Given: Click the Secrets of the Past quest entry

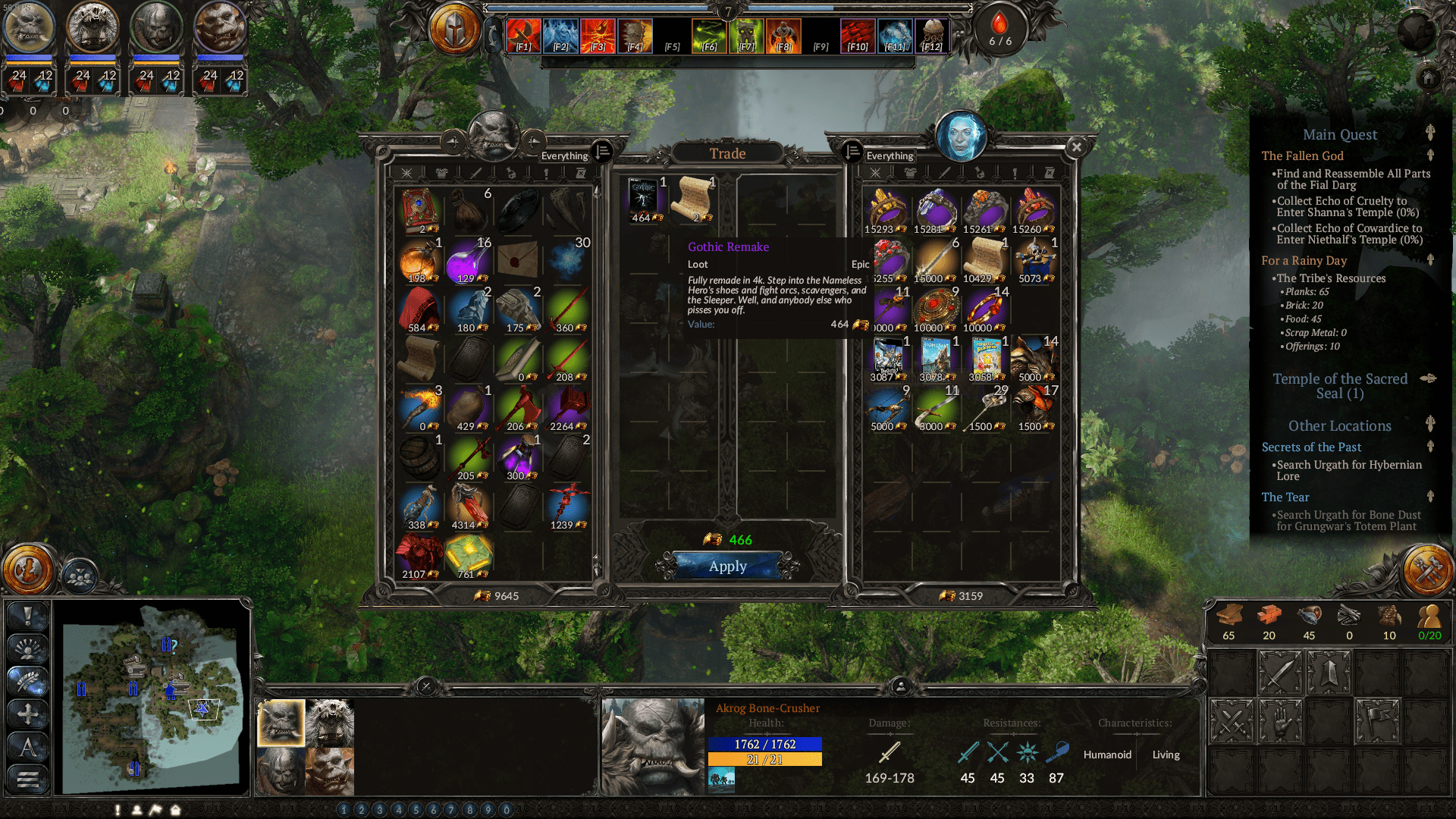Looking at the screenshot, I should [1312, 447].
